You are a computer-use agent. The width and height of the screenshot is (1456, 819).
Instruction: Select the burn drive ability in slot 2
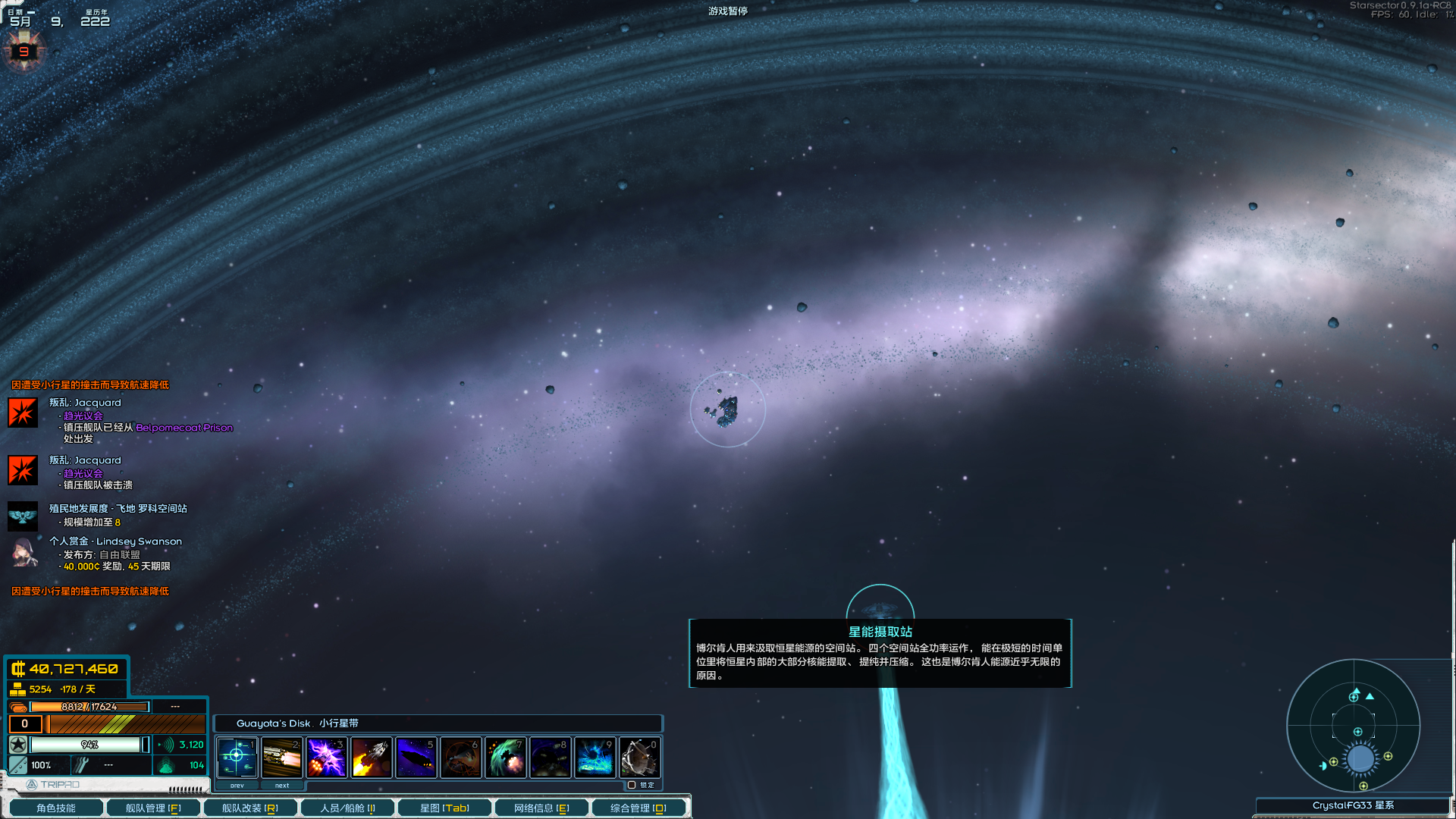click(281, 758)
